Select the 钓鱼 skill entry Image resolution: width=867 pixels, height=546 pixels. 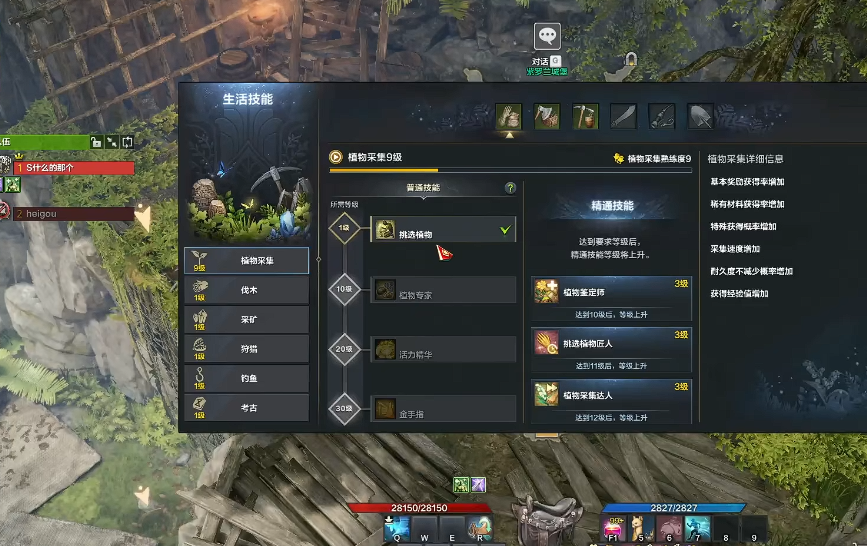pyautogui.click(x=247, y=379)
